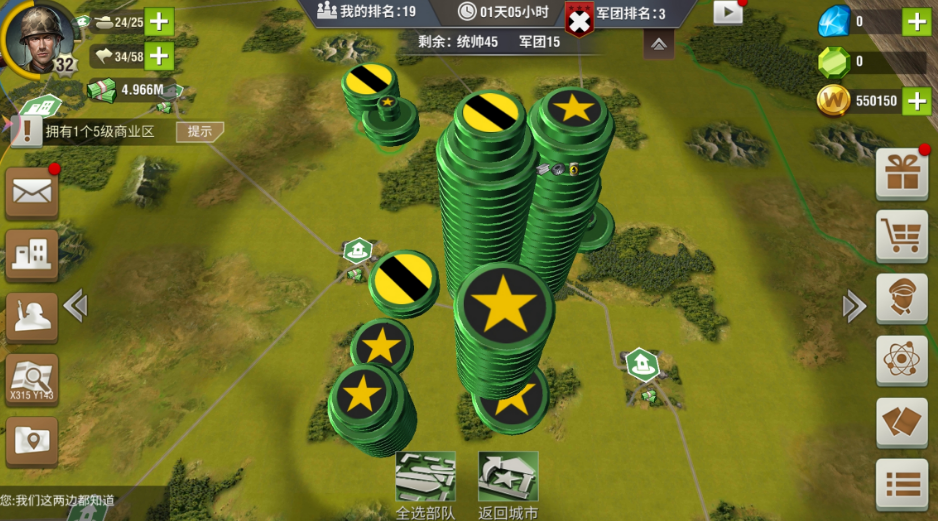Open the shopping cart store
Viewport: 938px width, 521px height.
pos(901,236)
